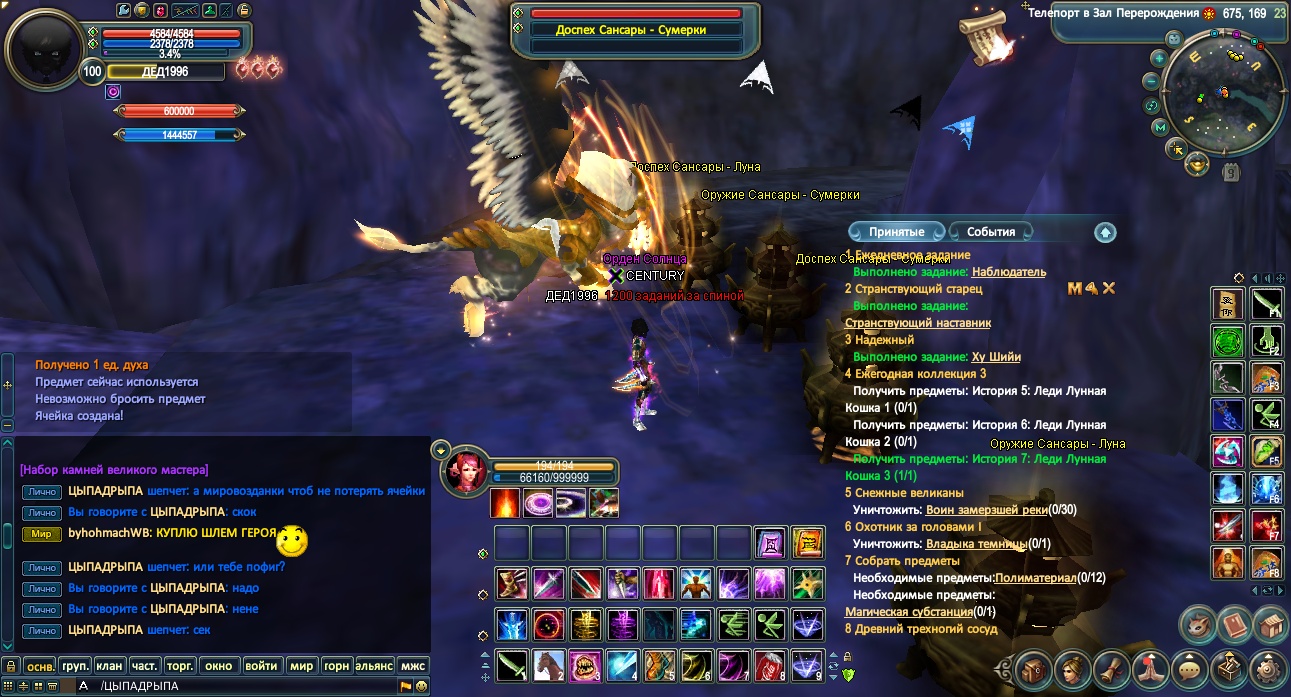Switch to the События quest tab
Image resolution: width=1291 pixels, height=697 pixels.
click(991, 232)
